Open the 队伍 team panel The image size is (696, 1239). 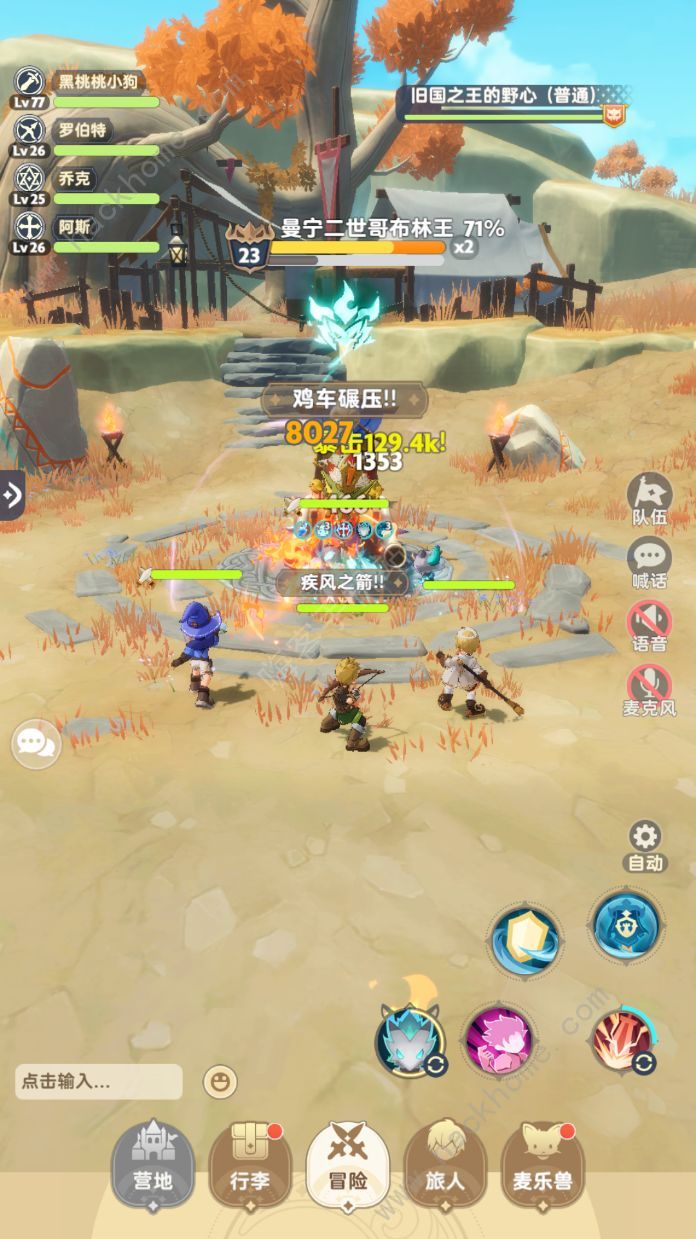point(649,499)
